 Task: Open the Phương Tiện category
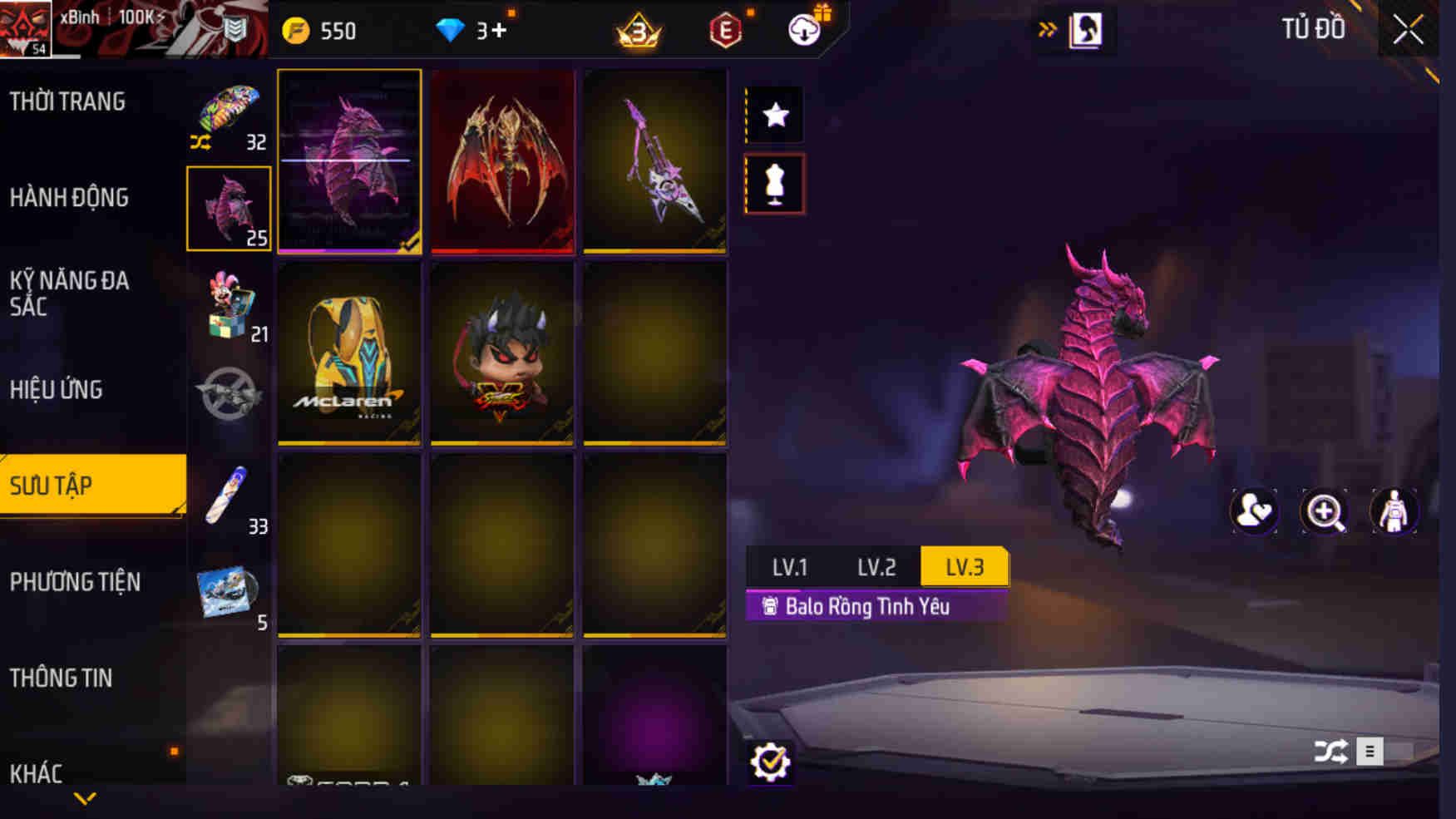point(75,582)
